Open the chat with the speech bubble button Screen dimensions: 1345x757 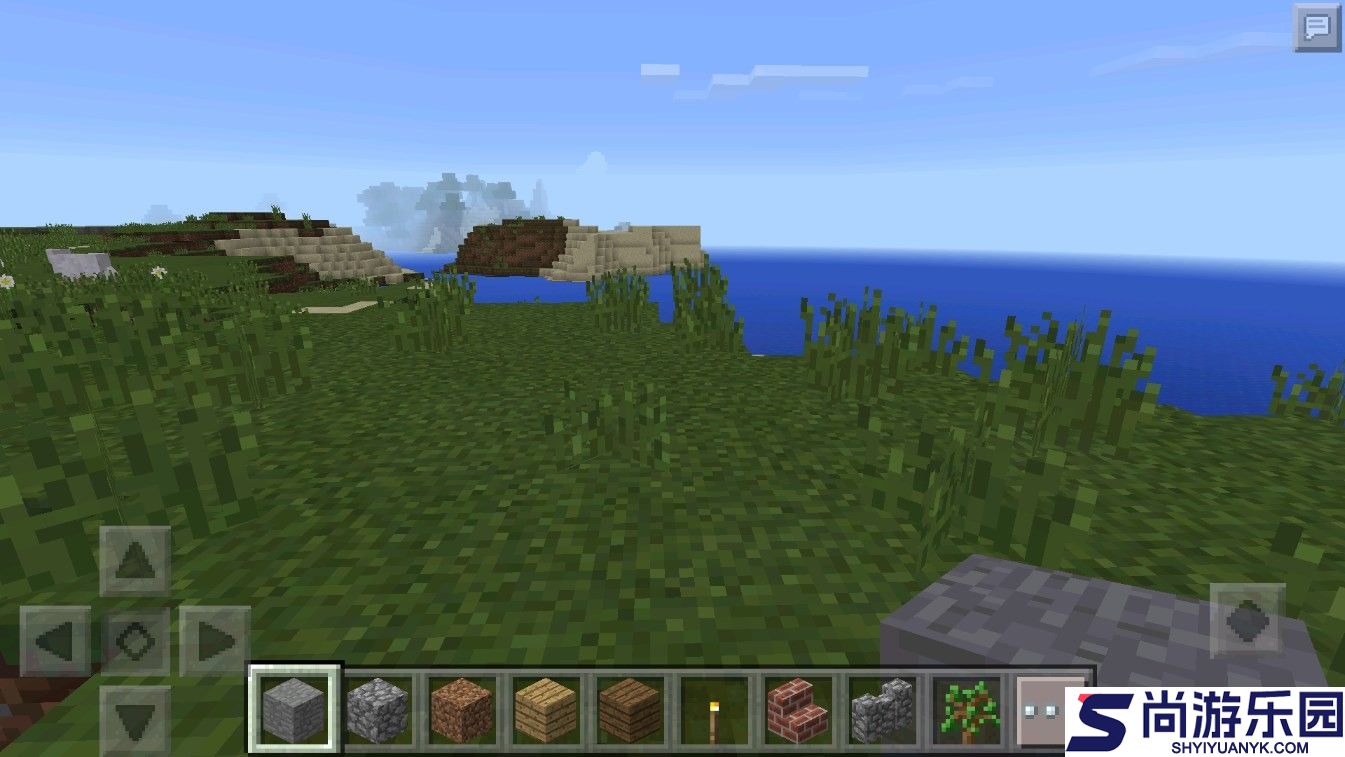click(1316, 28)
